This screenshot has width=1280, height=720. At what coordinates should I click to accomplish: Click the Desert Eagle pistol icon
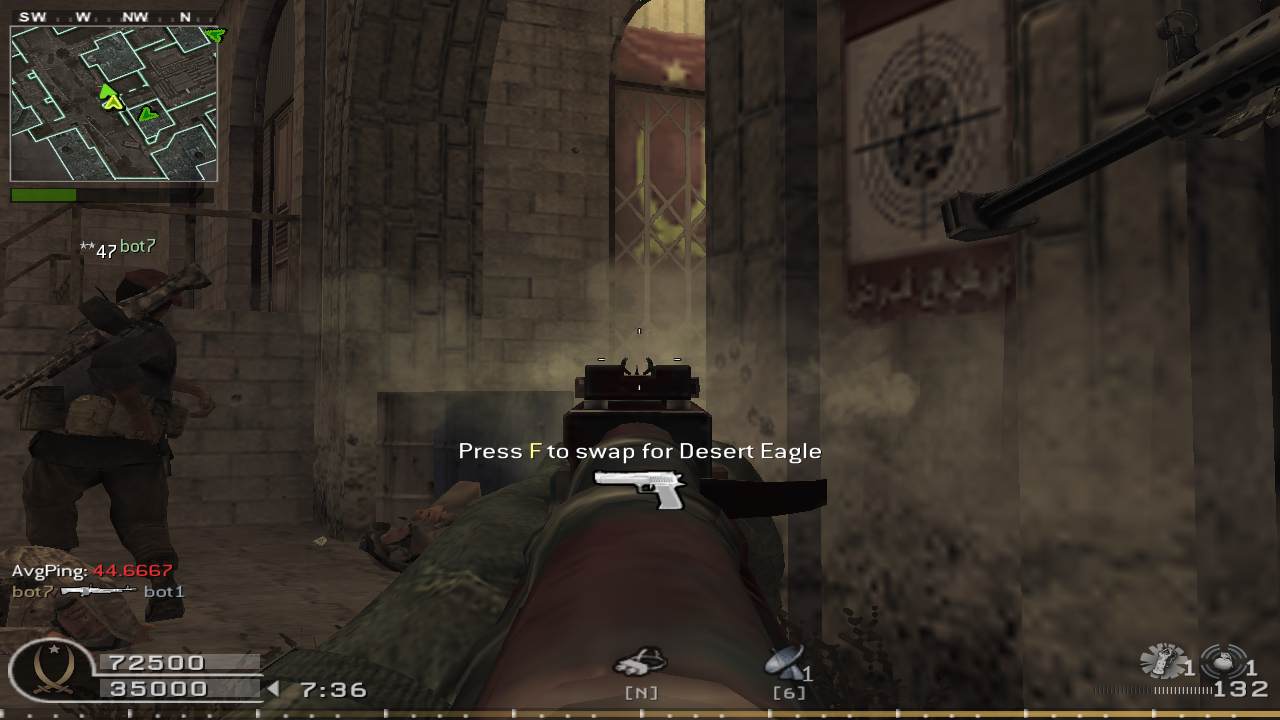click(641, 488)
